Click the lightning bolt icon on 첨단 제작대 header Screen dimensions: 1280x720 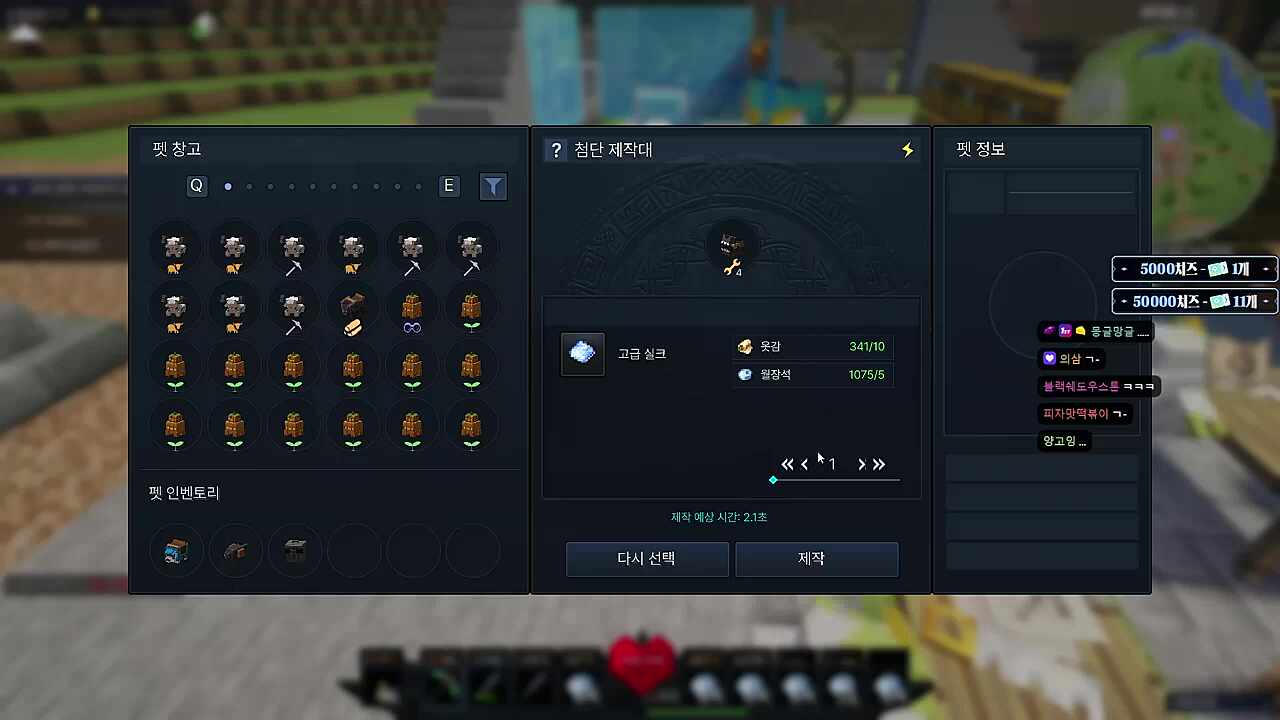tap(905, 149)
